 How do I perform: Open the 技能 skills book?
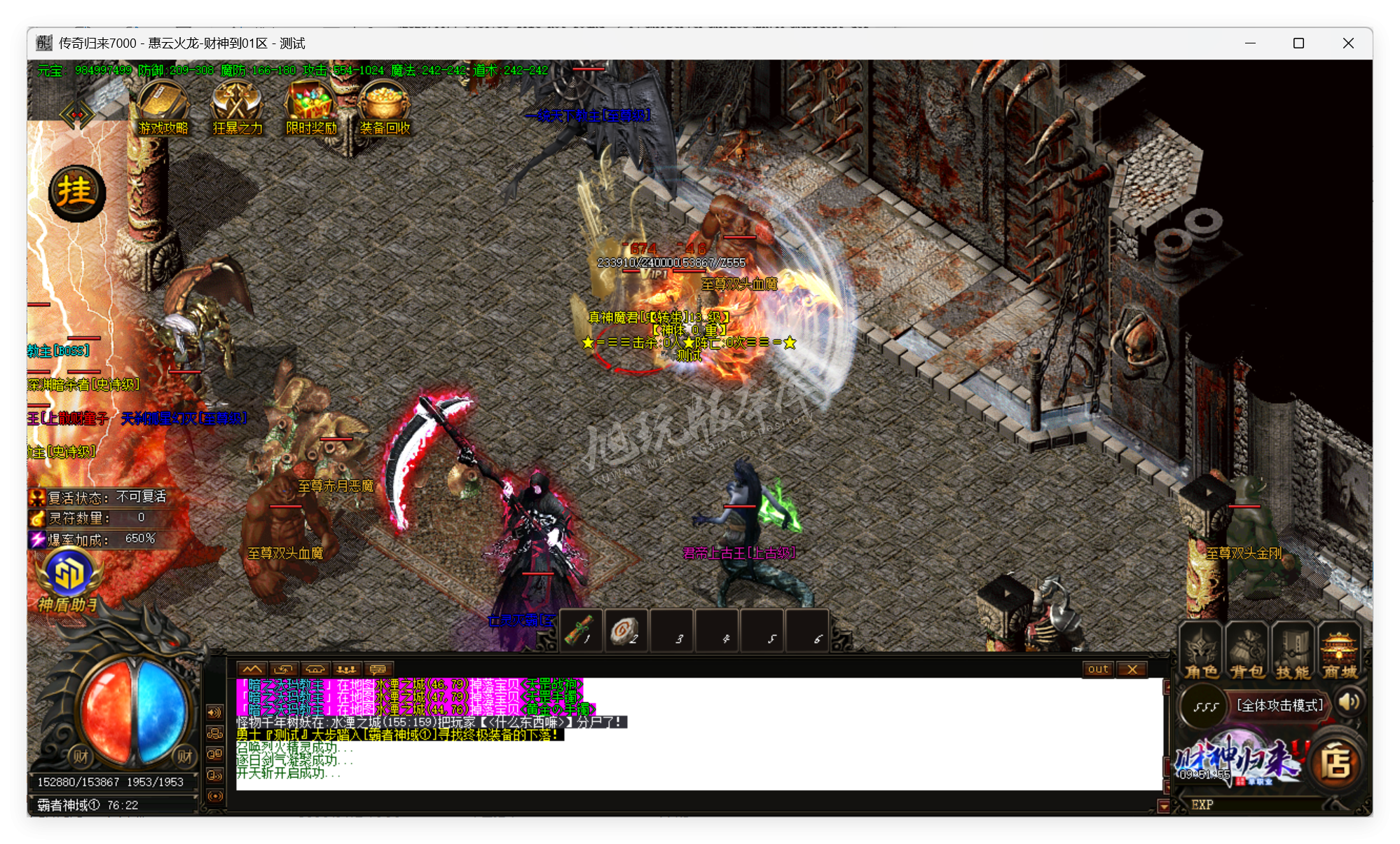pos(1293,652)
